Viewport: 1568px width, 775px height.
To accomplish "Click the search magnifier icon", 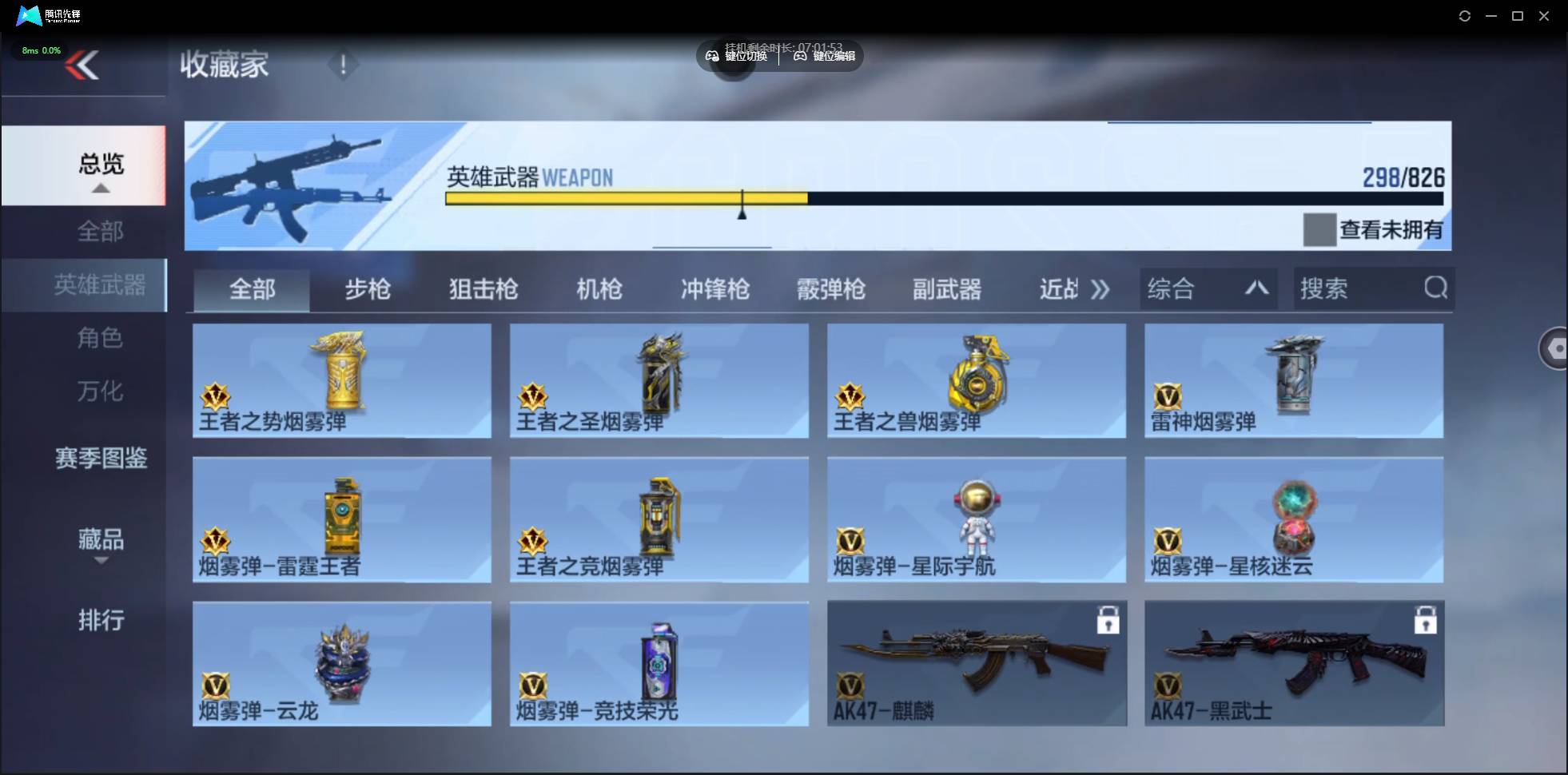I will point(1435,288).
